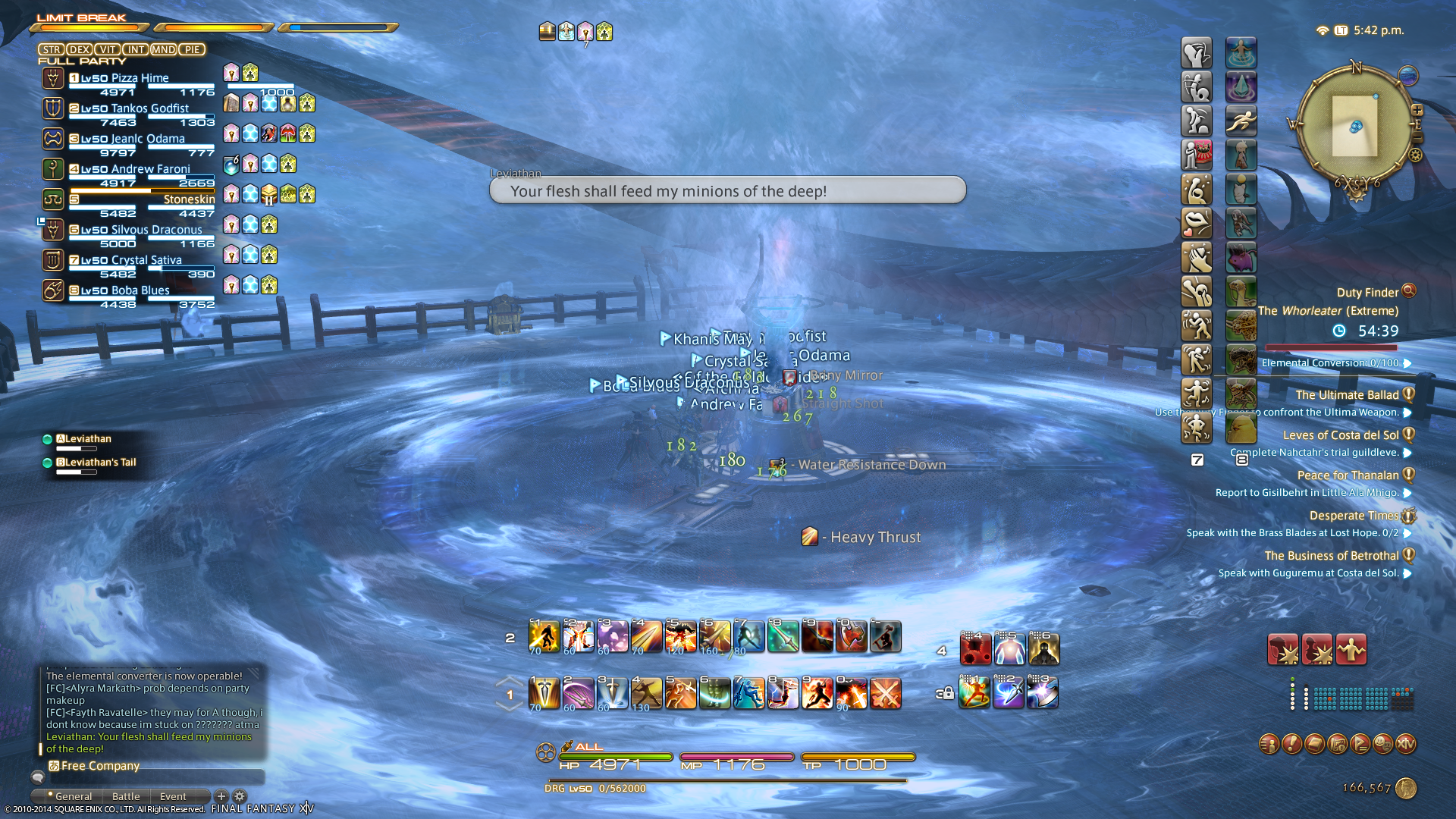Open Peace for Thanalan quest entry
The height and width of the screenshot is (819, 1456).
1348,475
